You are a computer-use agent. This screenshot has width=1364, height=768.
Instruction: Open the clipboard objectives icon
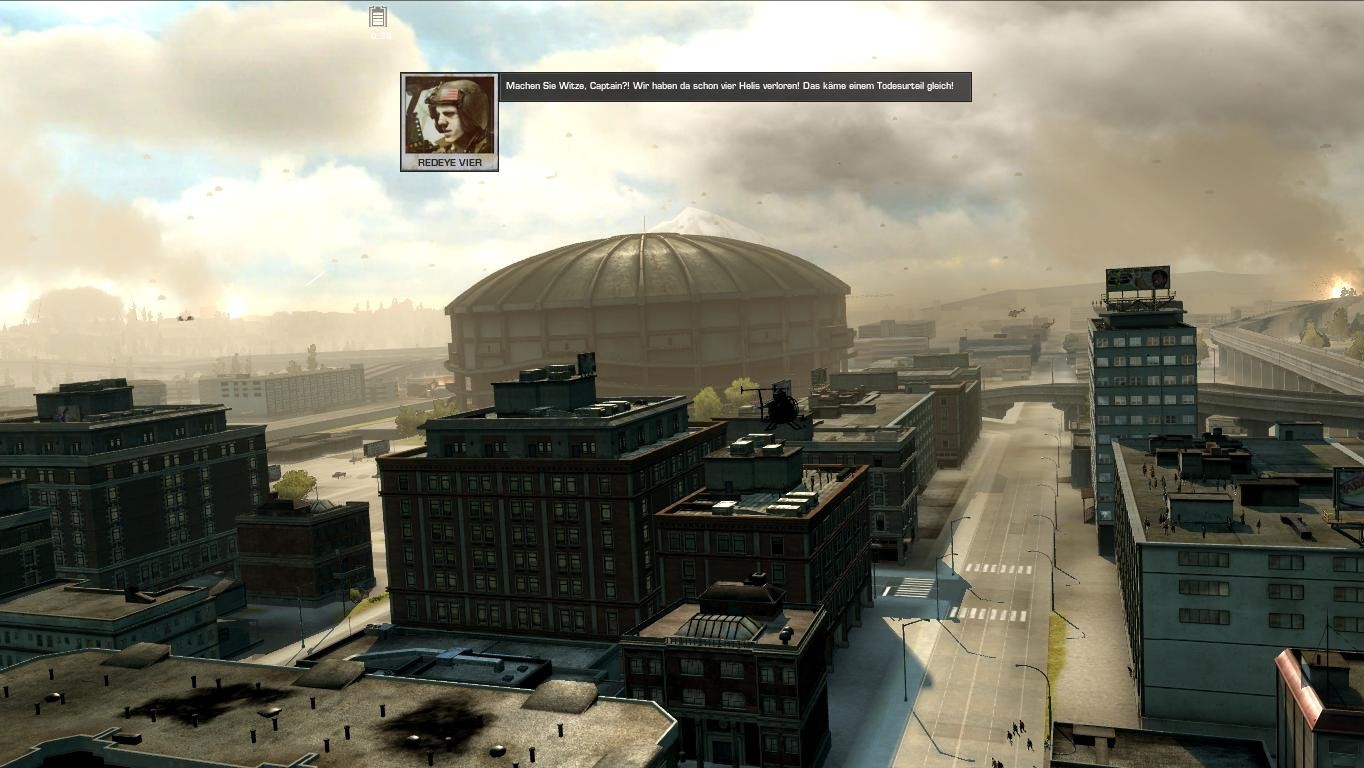378,17
